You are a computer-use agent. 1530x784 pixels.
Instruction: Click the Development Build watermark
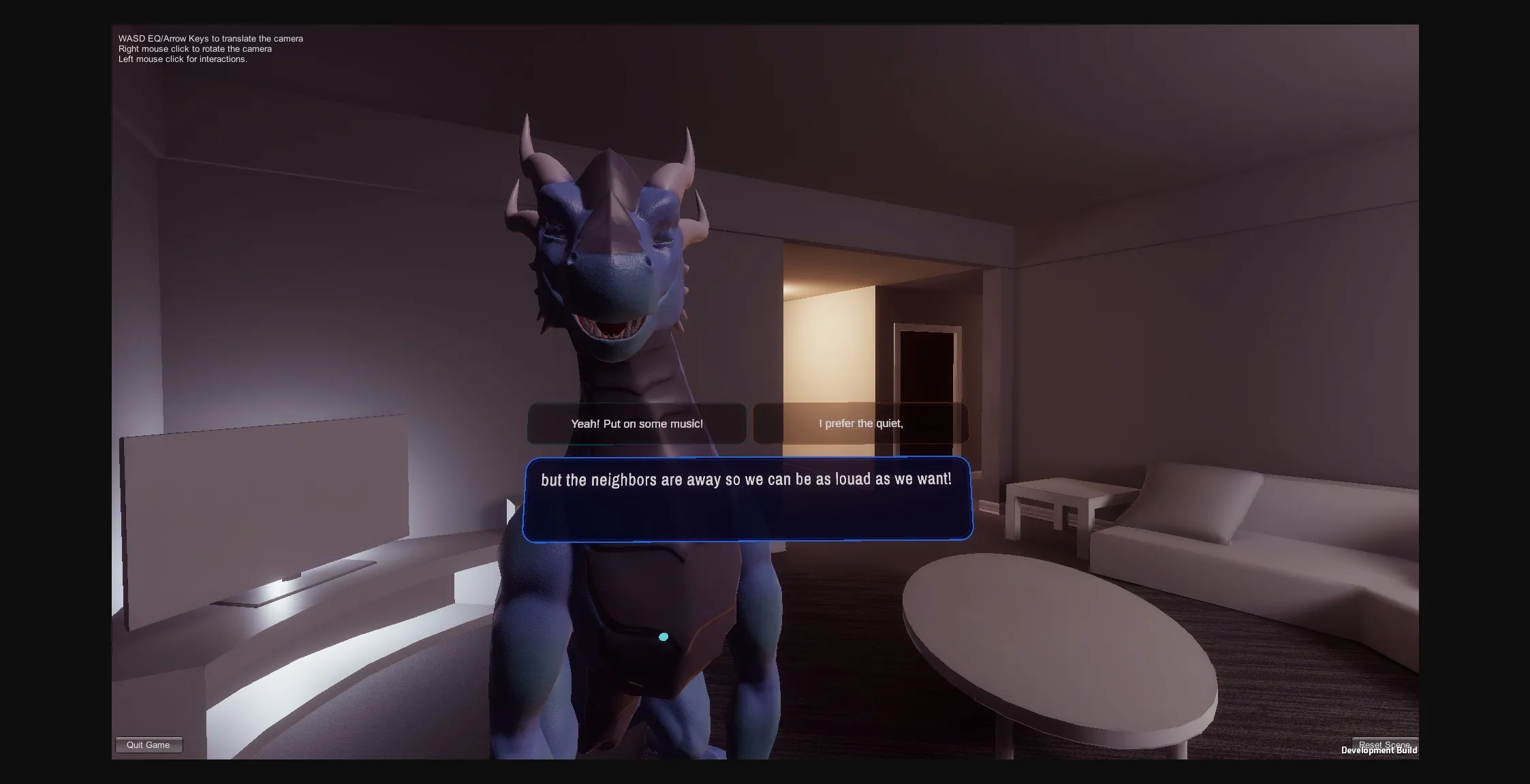(1380, 750)
